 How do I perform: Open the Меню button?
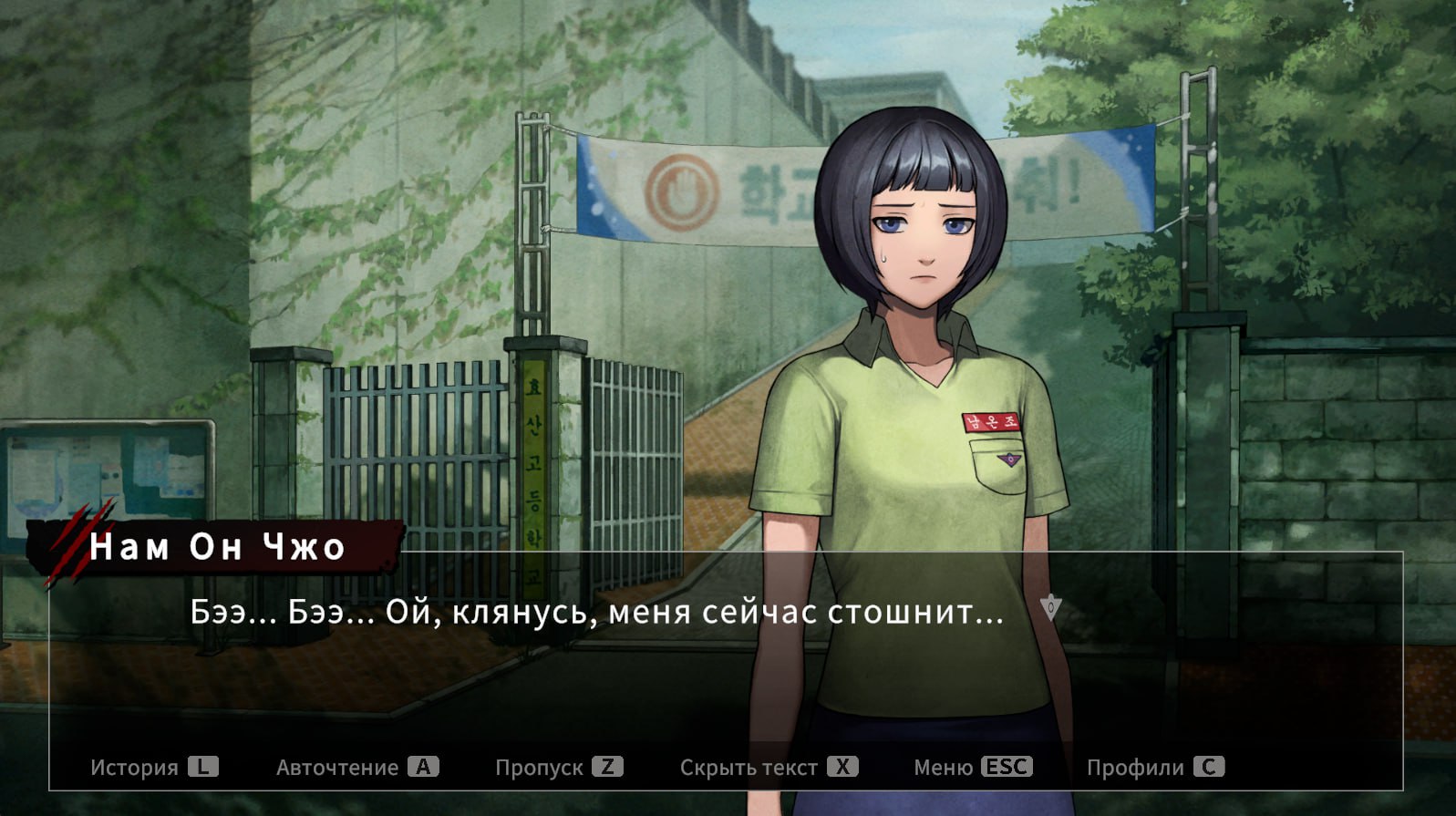(972, 767)
